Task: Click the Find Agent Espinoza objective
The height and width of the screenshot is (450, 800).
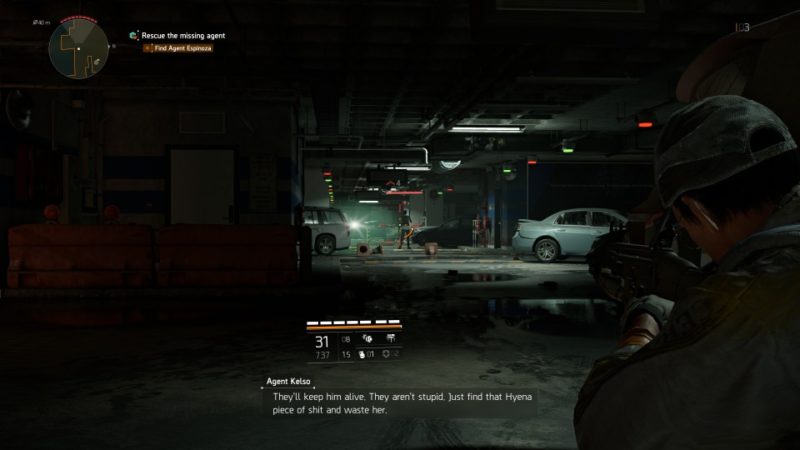Action: pos(182,48)
